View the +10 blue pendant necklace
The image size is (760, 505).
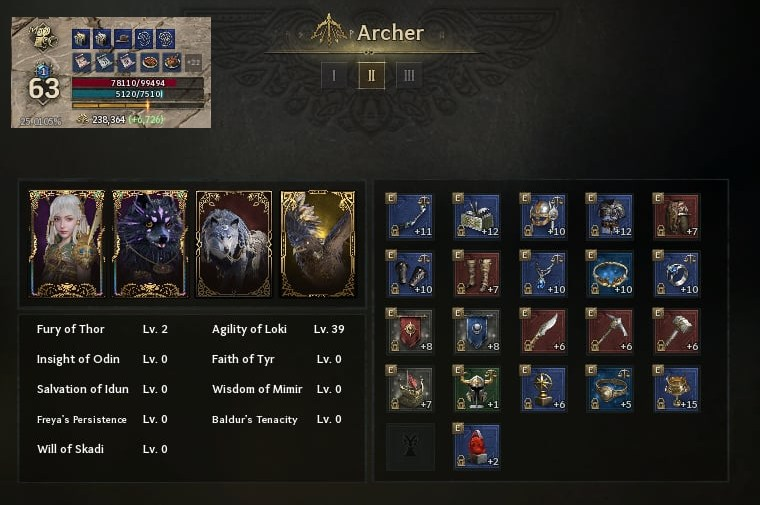click(543, 273)
